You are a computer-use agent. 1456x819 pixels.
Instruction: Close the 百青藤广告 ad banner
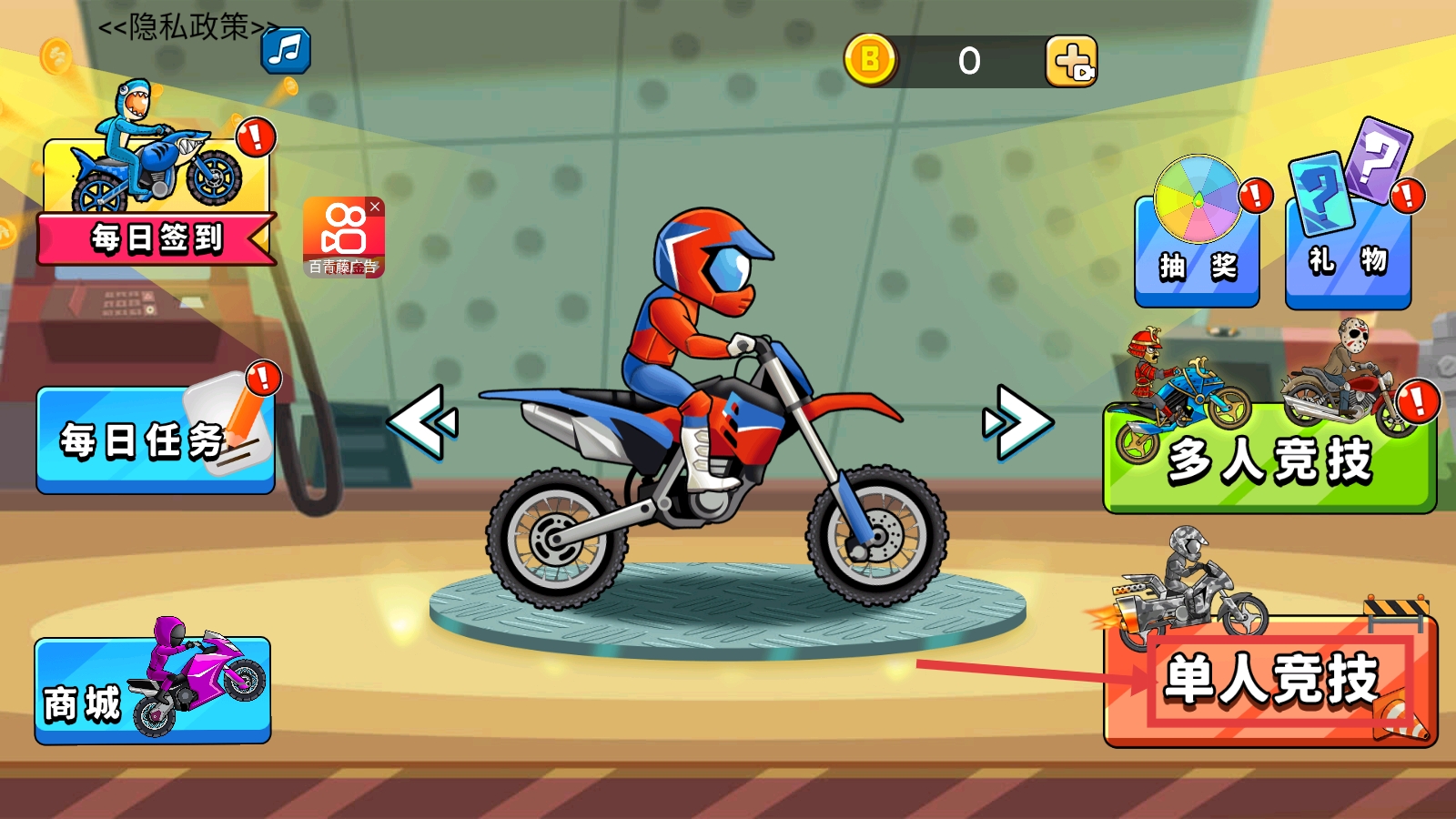[375, 207]
